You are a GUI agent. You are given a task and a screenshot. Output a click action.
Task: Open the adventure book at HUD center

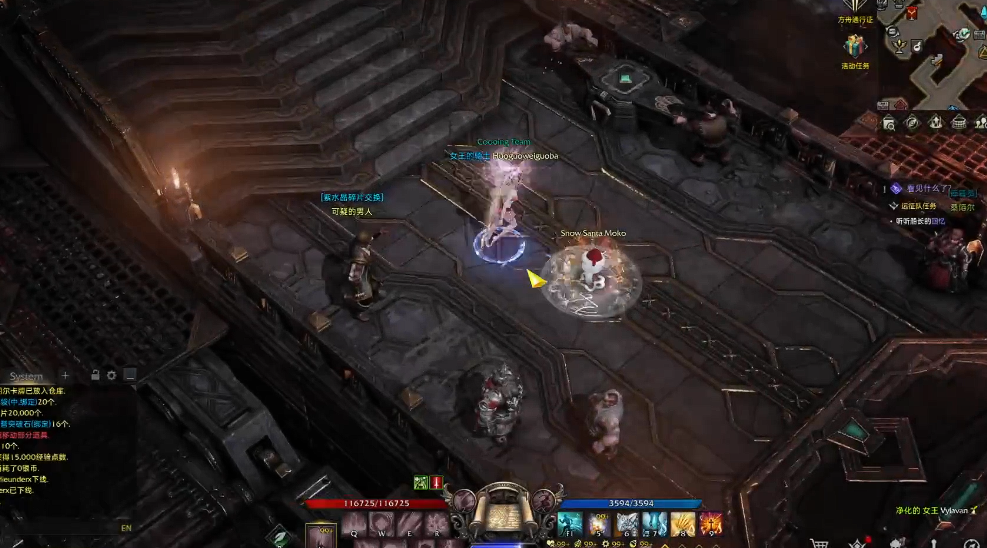point(501,511)
